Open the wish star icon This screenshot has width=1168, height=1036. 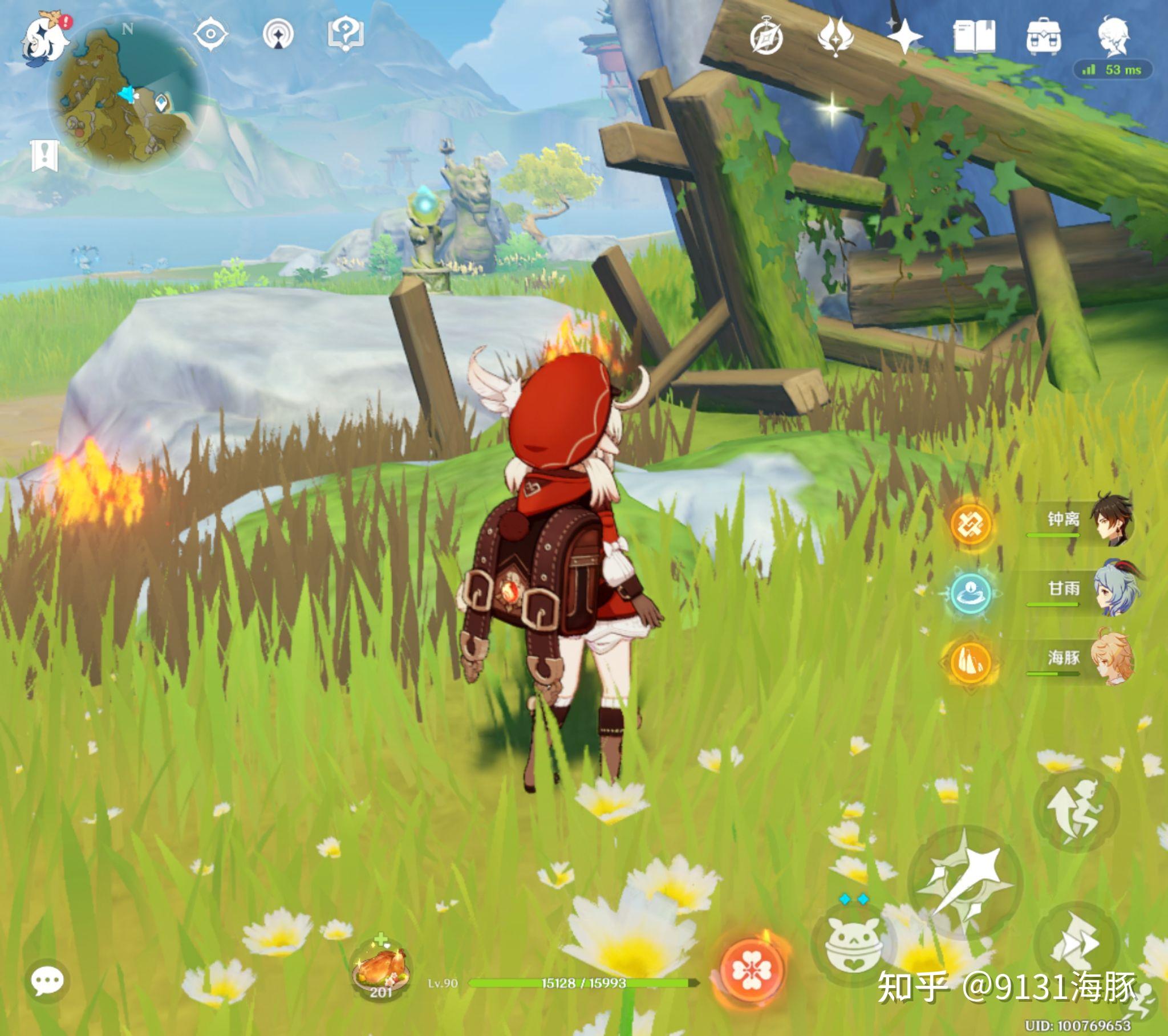point(905,36)
